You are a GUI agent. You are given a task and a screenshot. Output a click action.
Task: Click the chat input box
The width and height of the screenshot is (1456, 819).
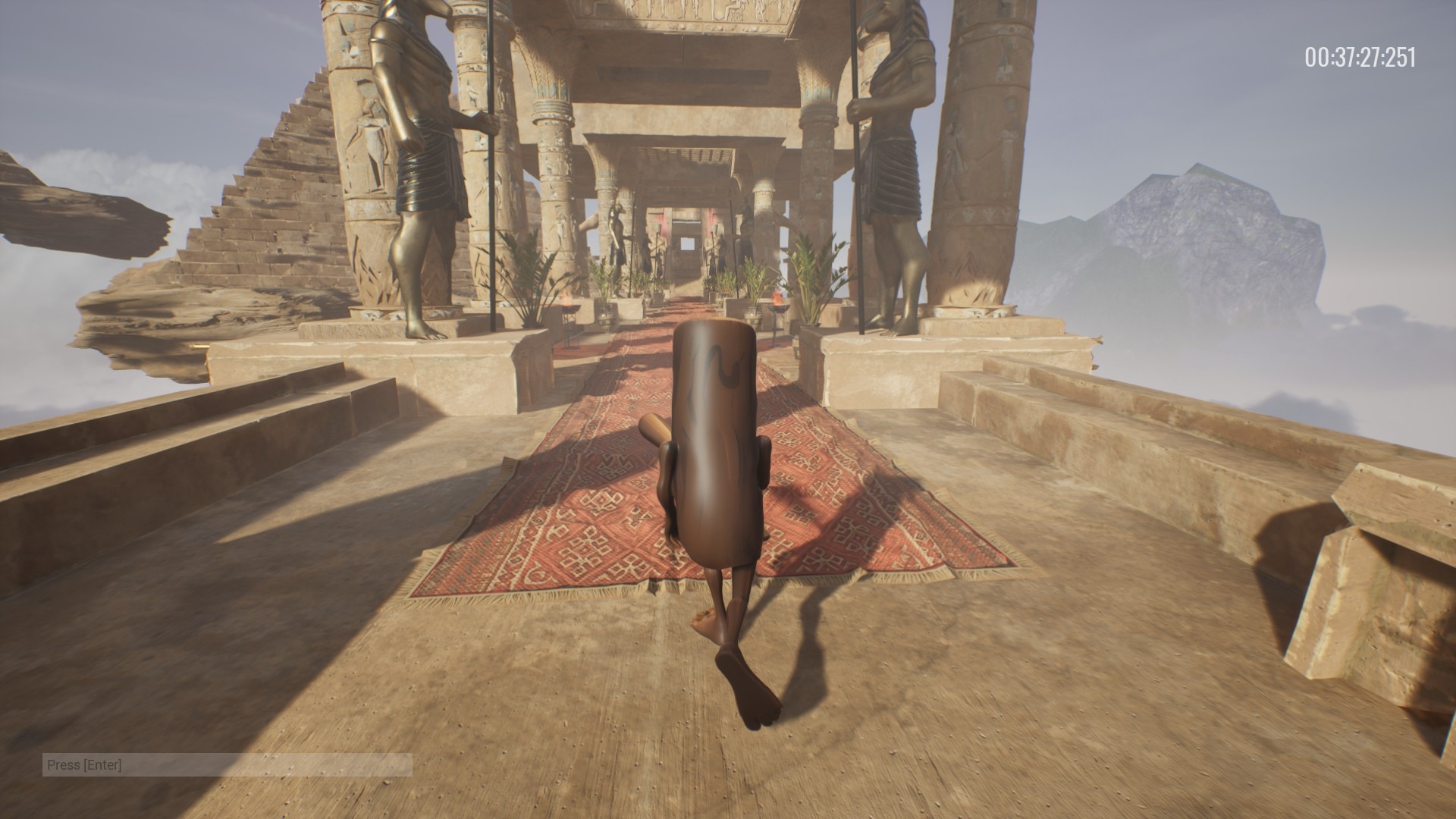click(x=227, y=764)
